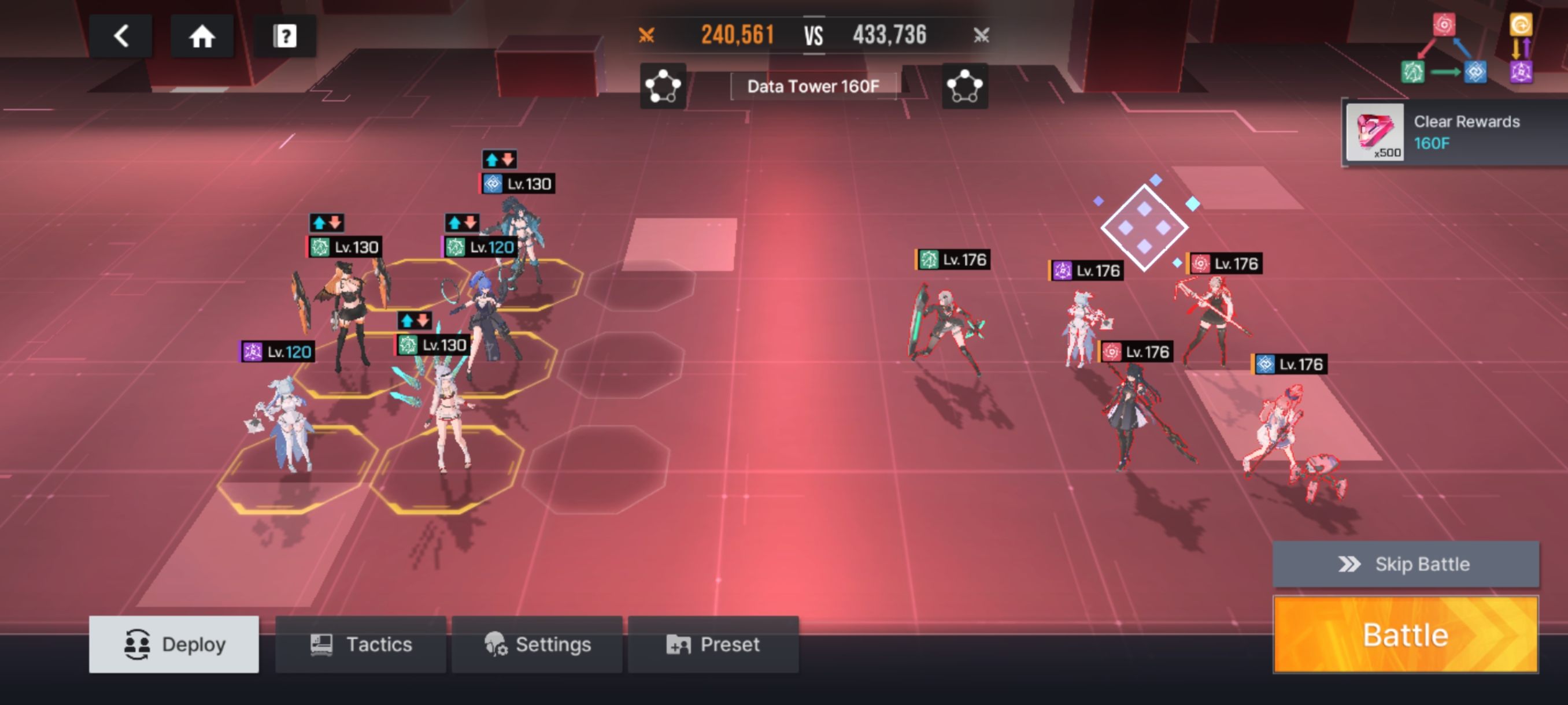Viewport: 1568px width, 705px height.
Task: Show the Preset tab
Action: (713, 644)
